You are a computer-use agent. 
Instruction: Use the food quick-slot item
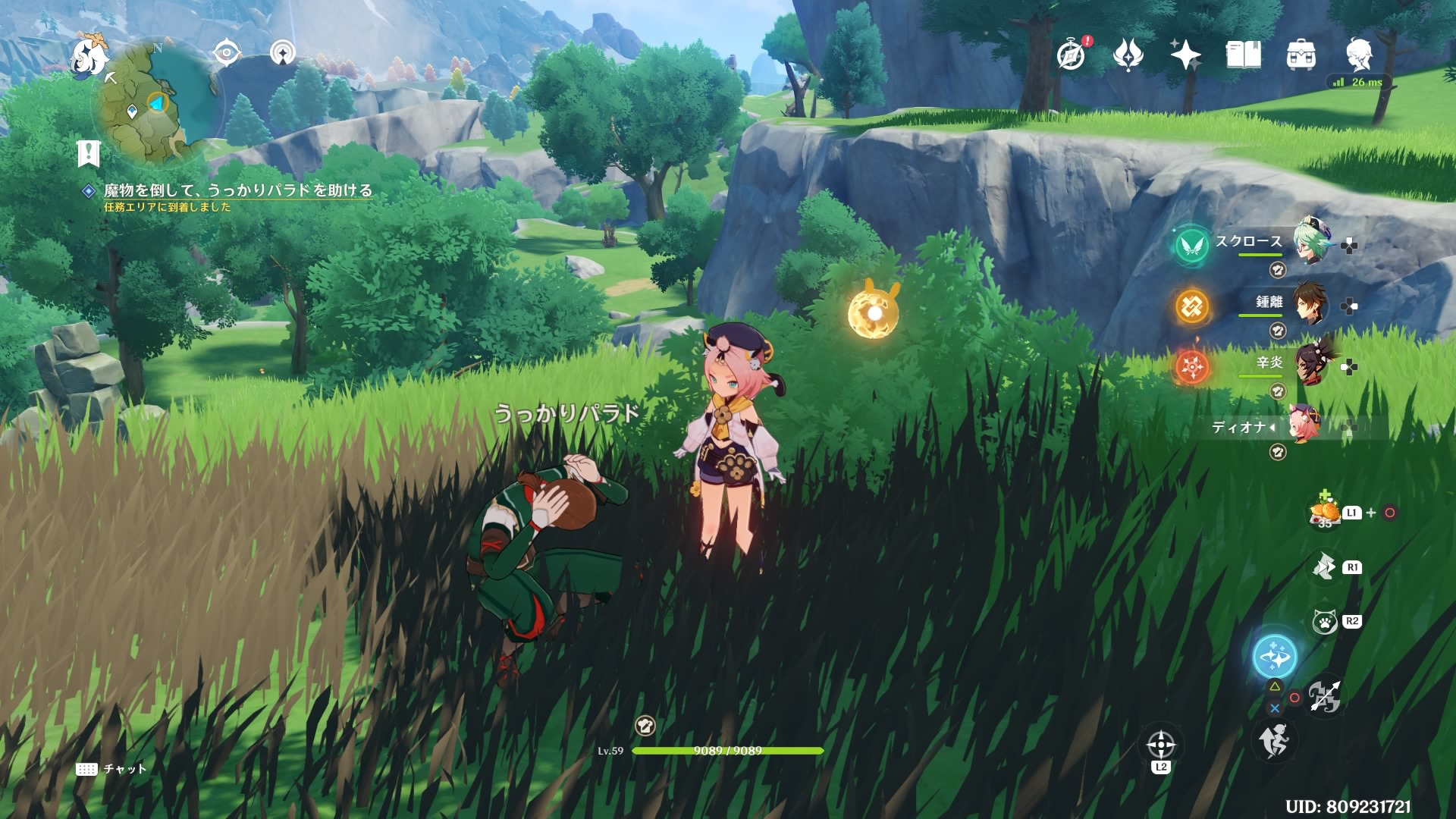coord(1325,513)
